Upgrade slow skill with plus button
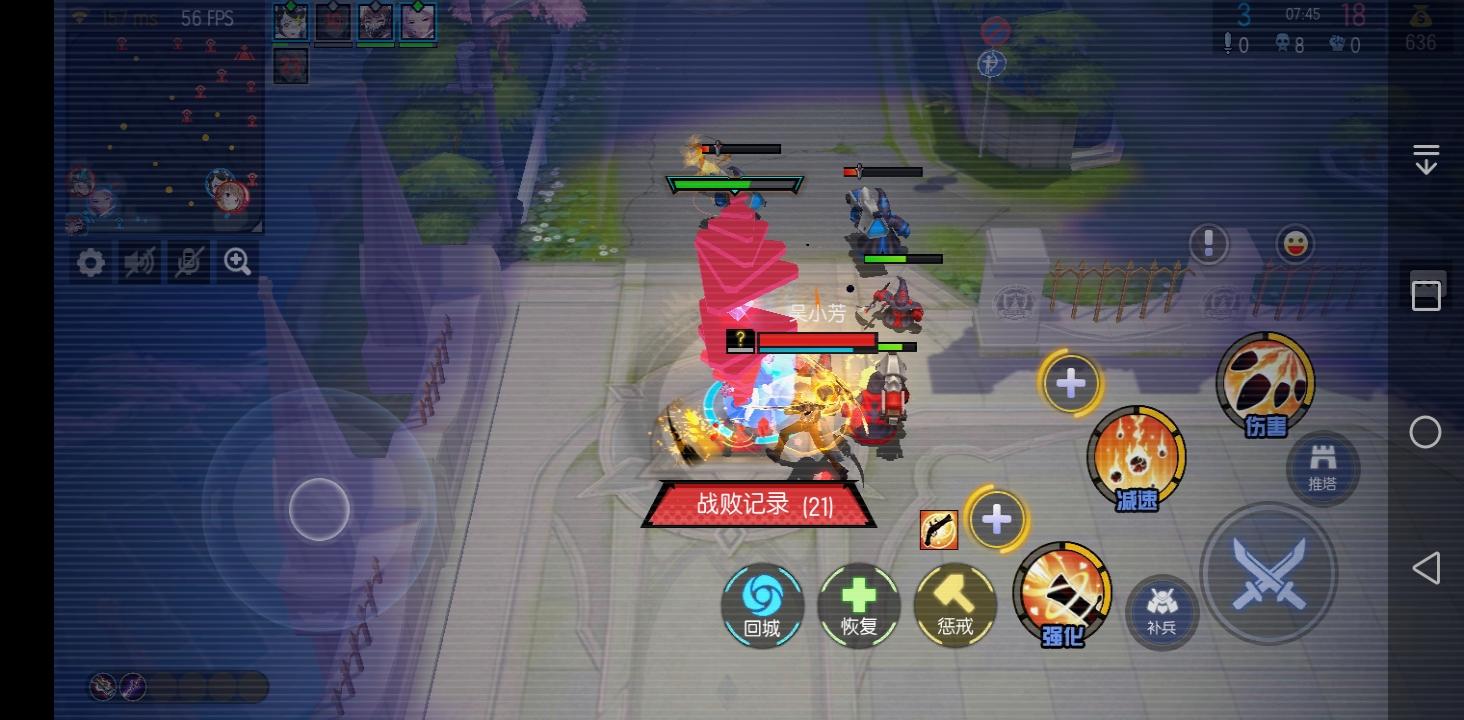 [1070, 382]
